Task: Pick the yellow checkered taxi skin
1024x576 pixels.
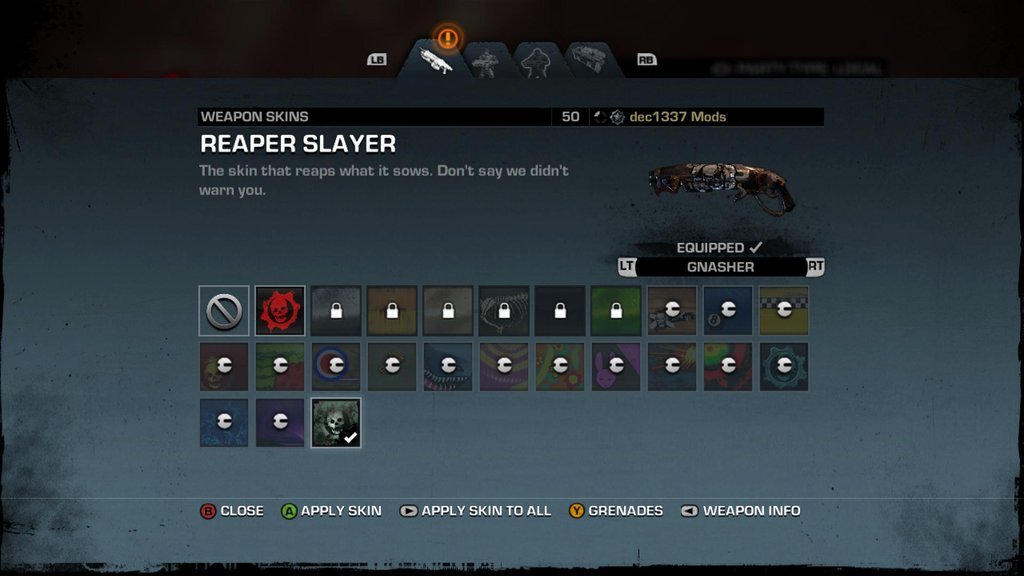Action: [x=783, y=311]
